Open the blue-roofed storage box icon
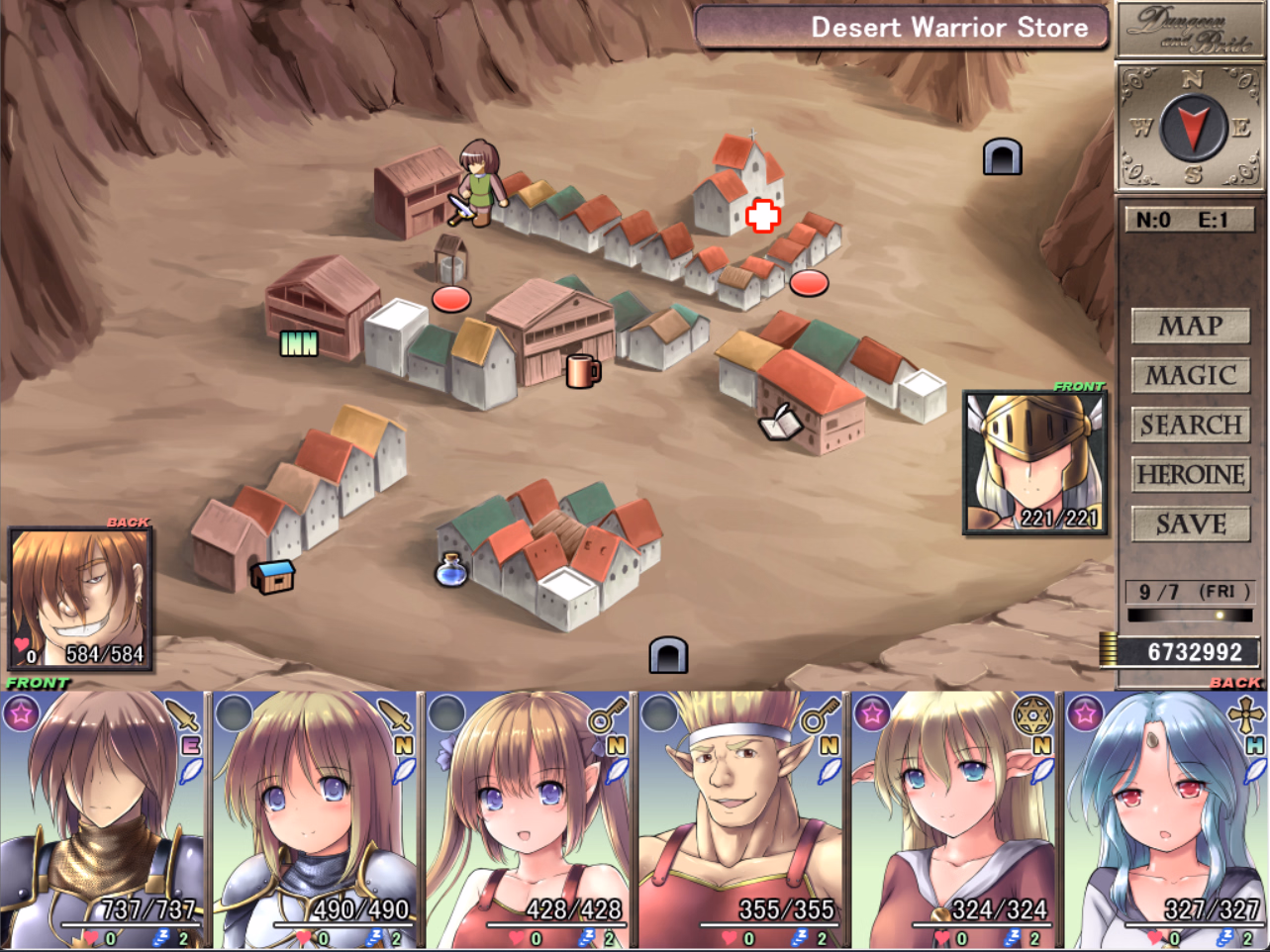The width and height of the screenshot is (1270, 952). click(x=273, y=576)
